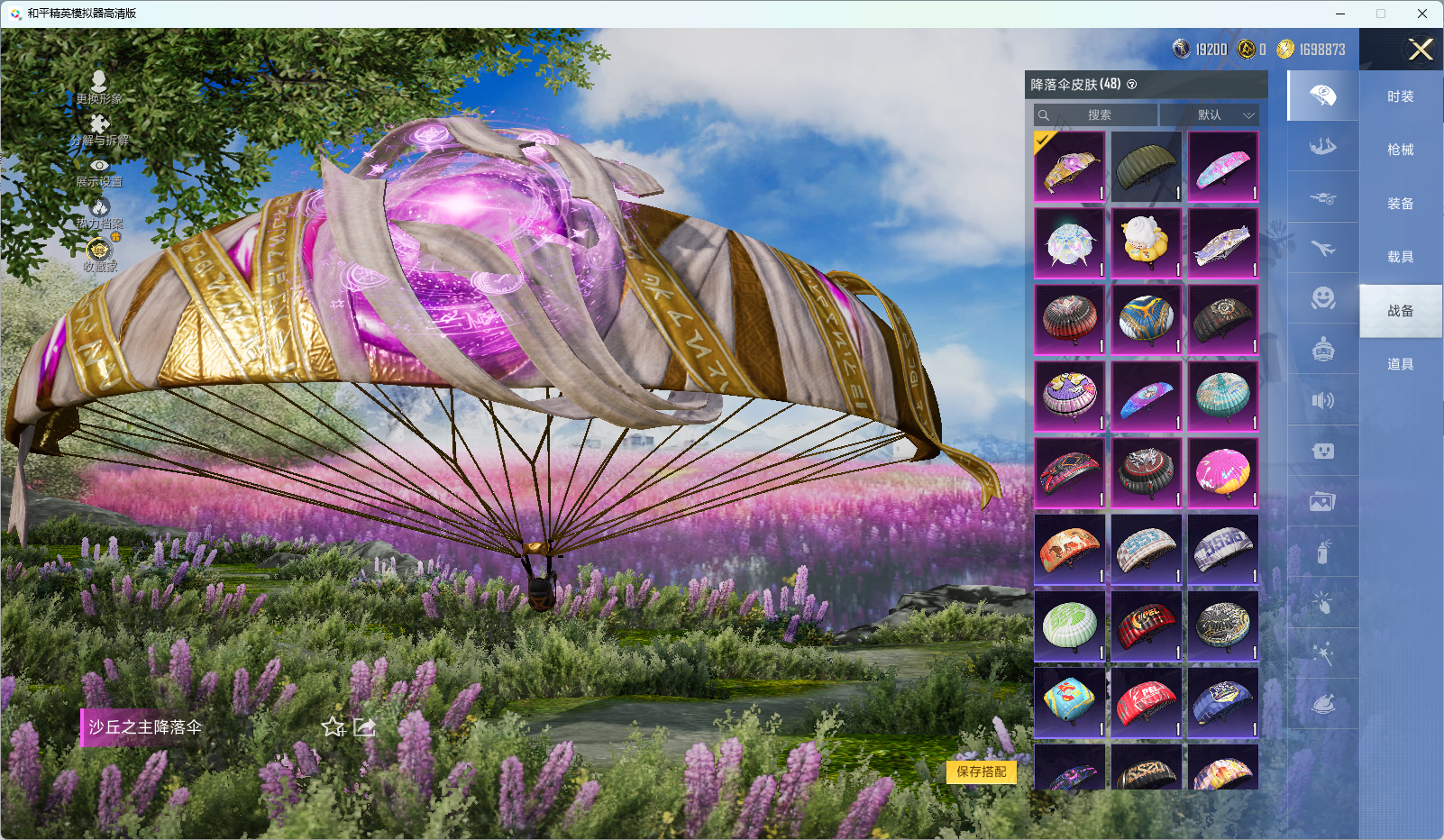Screen dimensions: 1444x840
Task: Open the 分解与拆解 dismantle option
Action: coord(99,130)
